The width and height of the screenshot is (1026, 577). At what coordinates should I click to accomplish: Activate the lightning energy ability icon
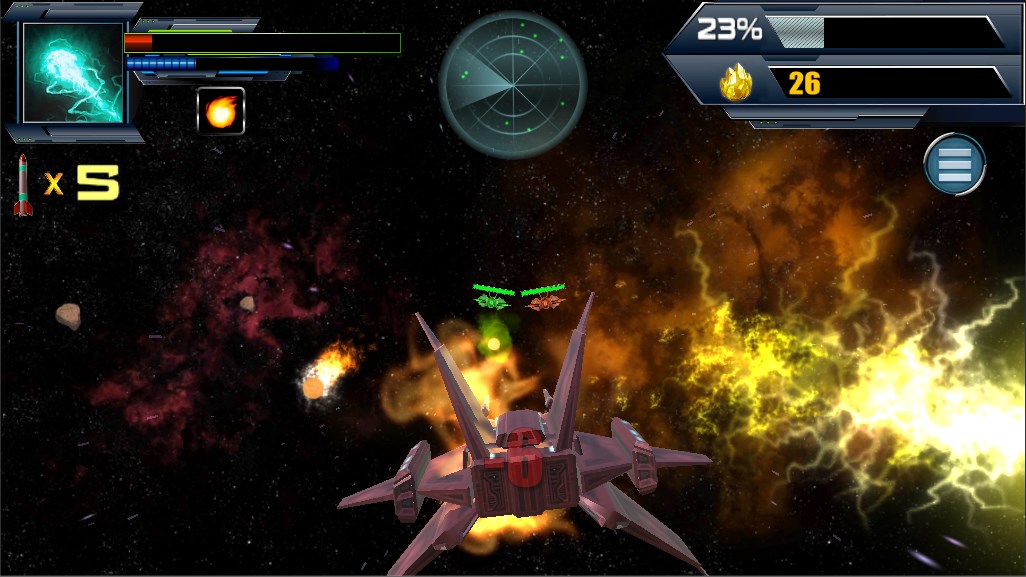pos(73,73)
